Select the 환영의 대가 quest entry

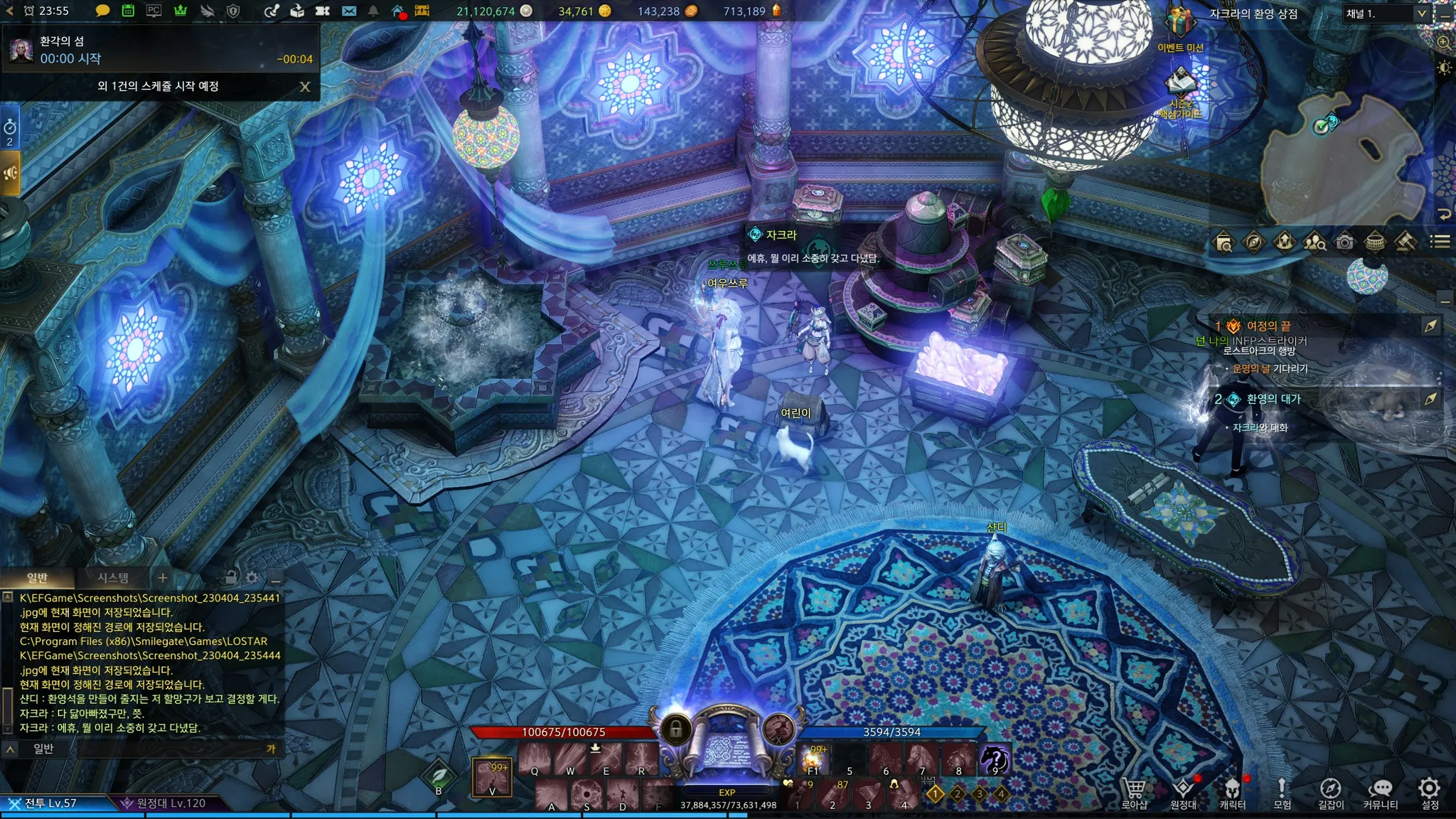pyautogui.click(x=1273, y=399)
